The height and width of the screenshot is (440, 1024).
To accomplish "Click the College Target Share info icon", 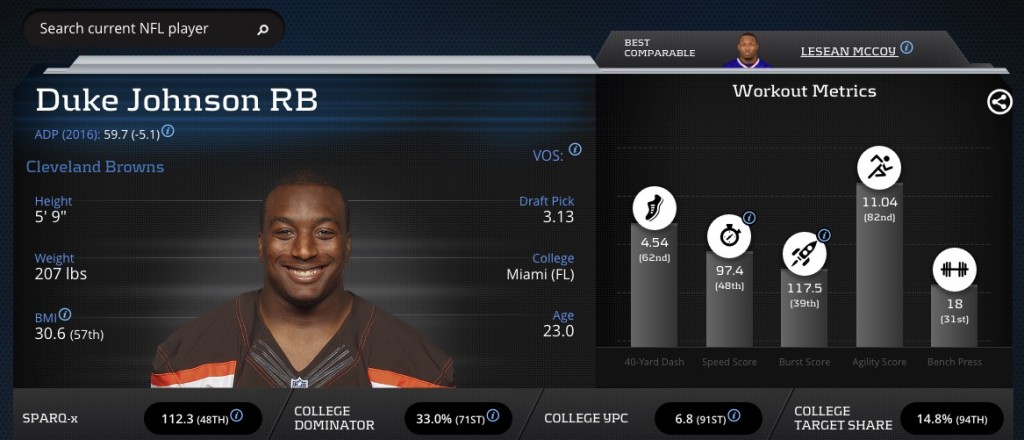I will pyautogui.click(x=997, y=416).
